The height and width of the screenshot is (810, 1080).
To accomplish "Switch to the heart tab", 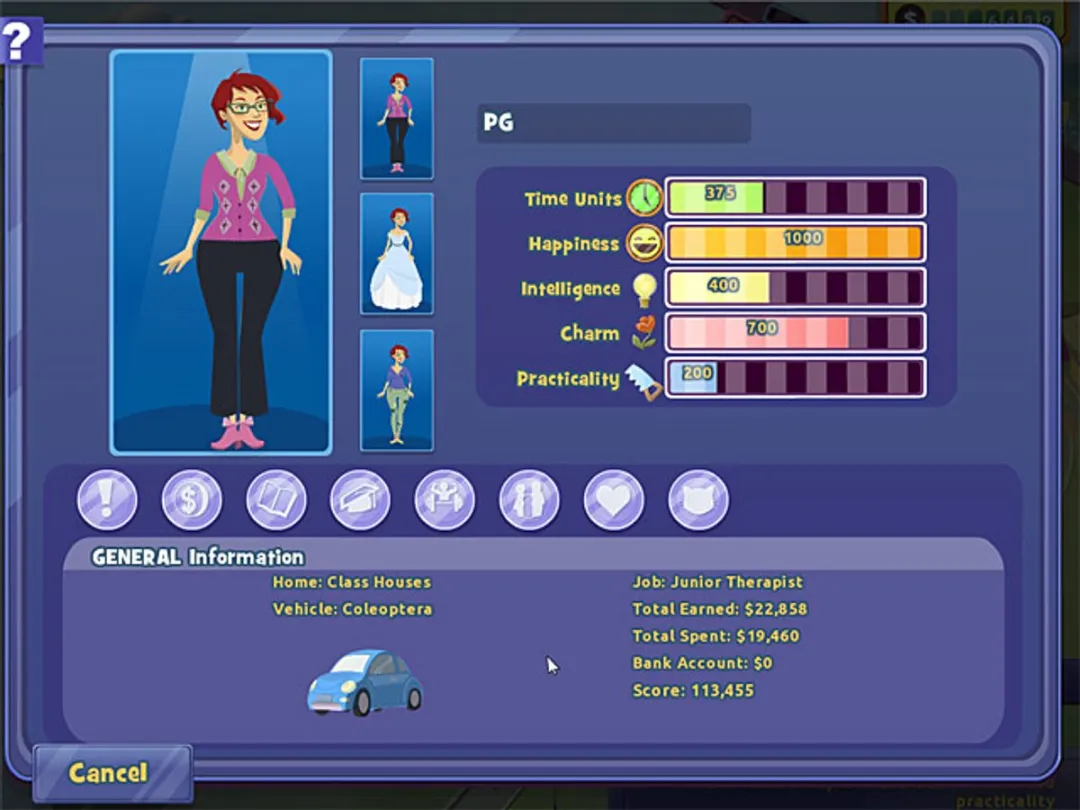I will pos(614,500).
